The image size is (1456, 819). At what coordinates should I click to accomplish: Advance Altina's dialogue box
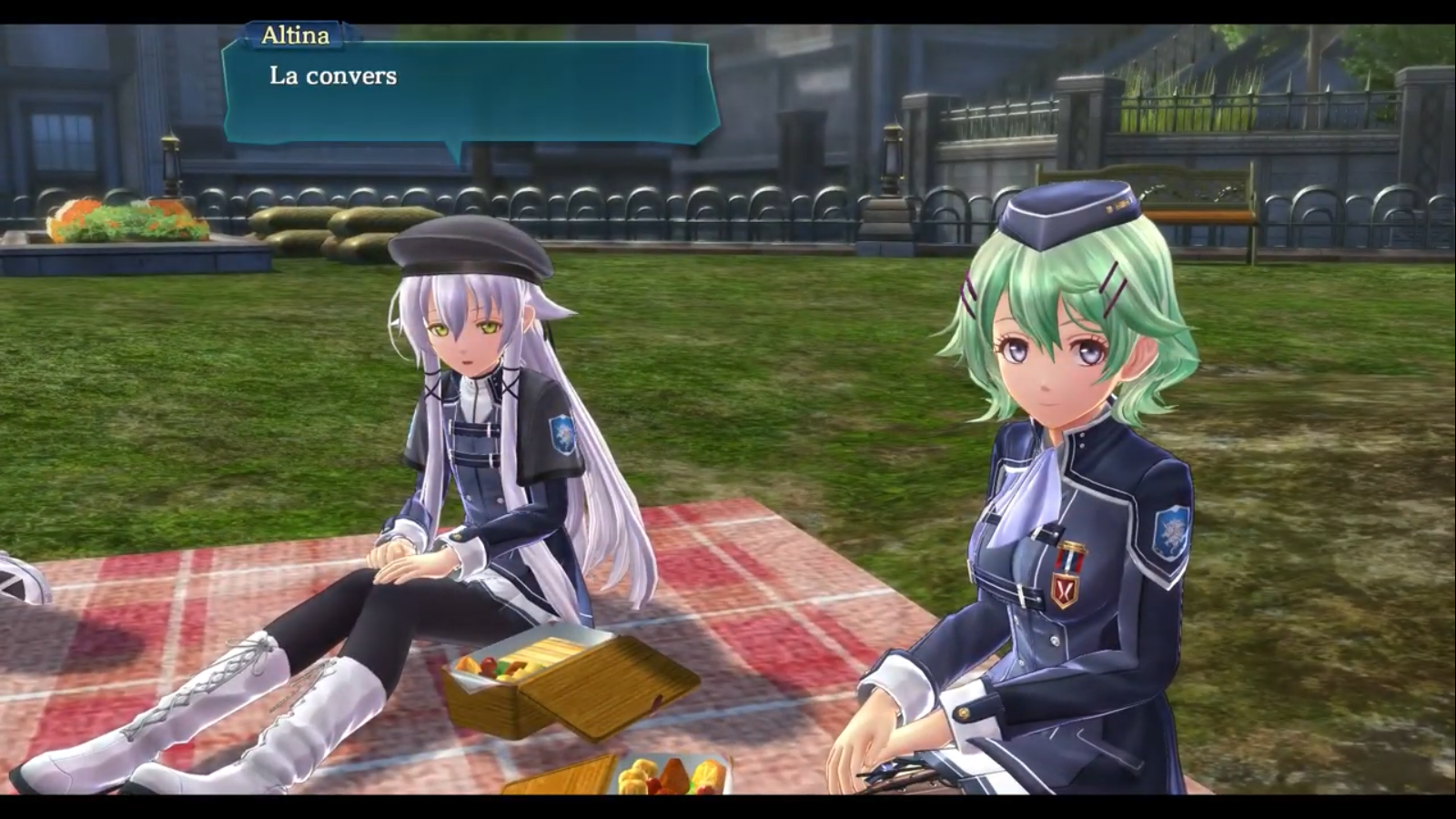coord(470,92)
